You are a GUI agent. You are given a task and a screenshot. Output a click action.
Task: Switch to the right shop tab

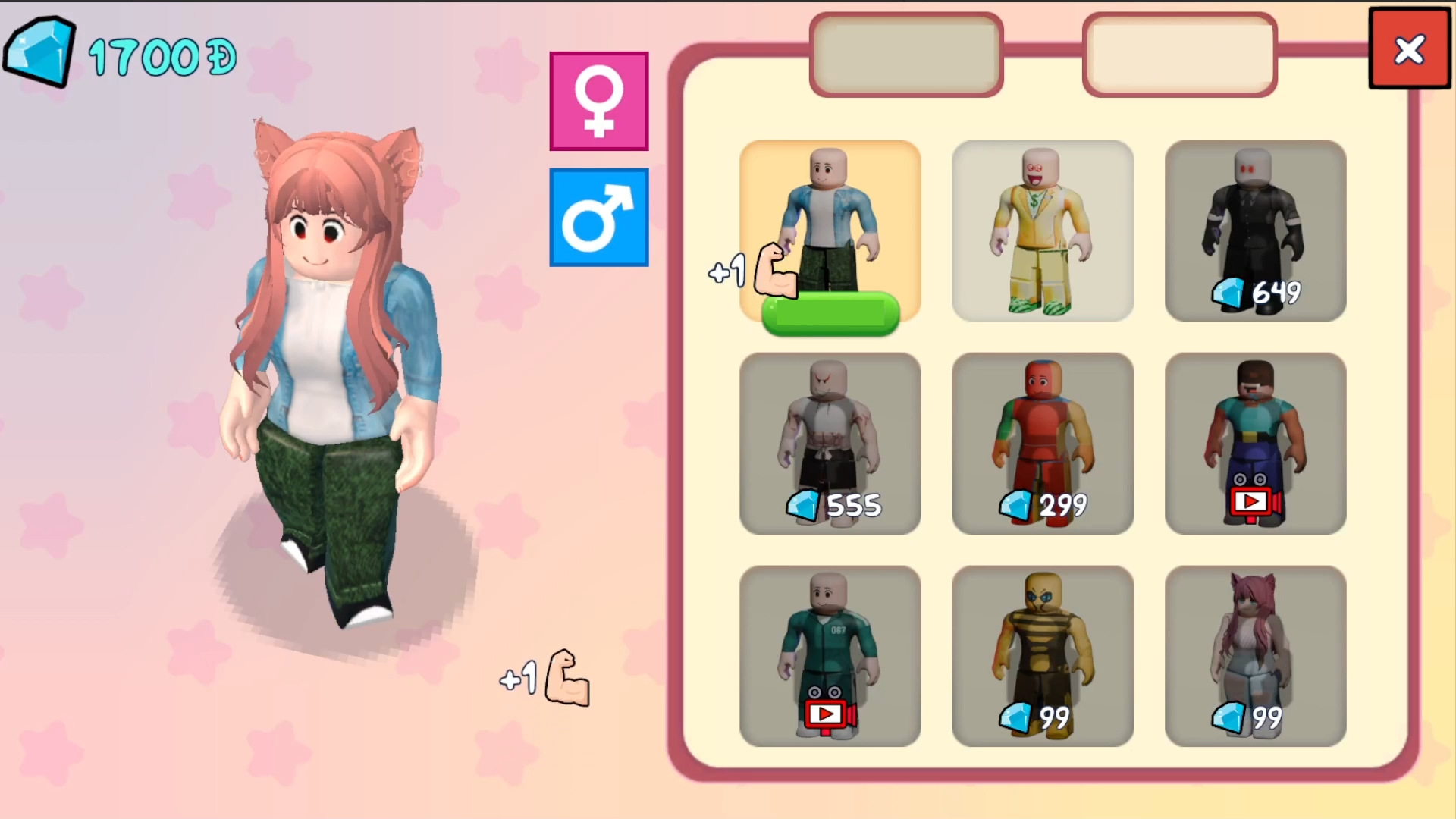point(1179,53)
